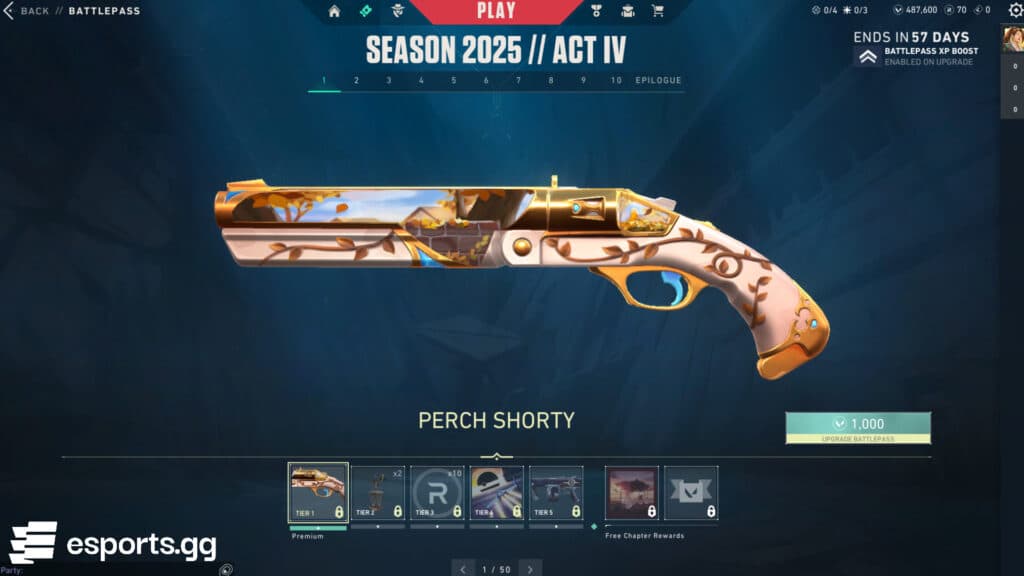View the Tier 4 reward thumbnail
Screen dimensions: 1024x576
[497, 492]
